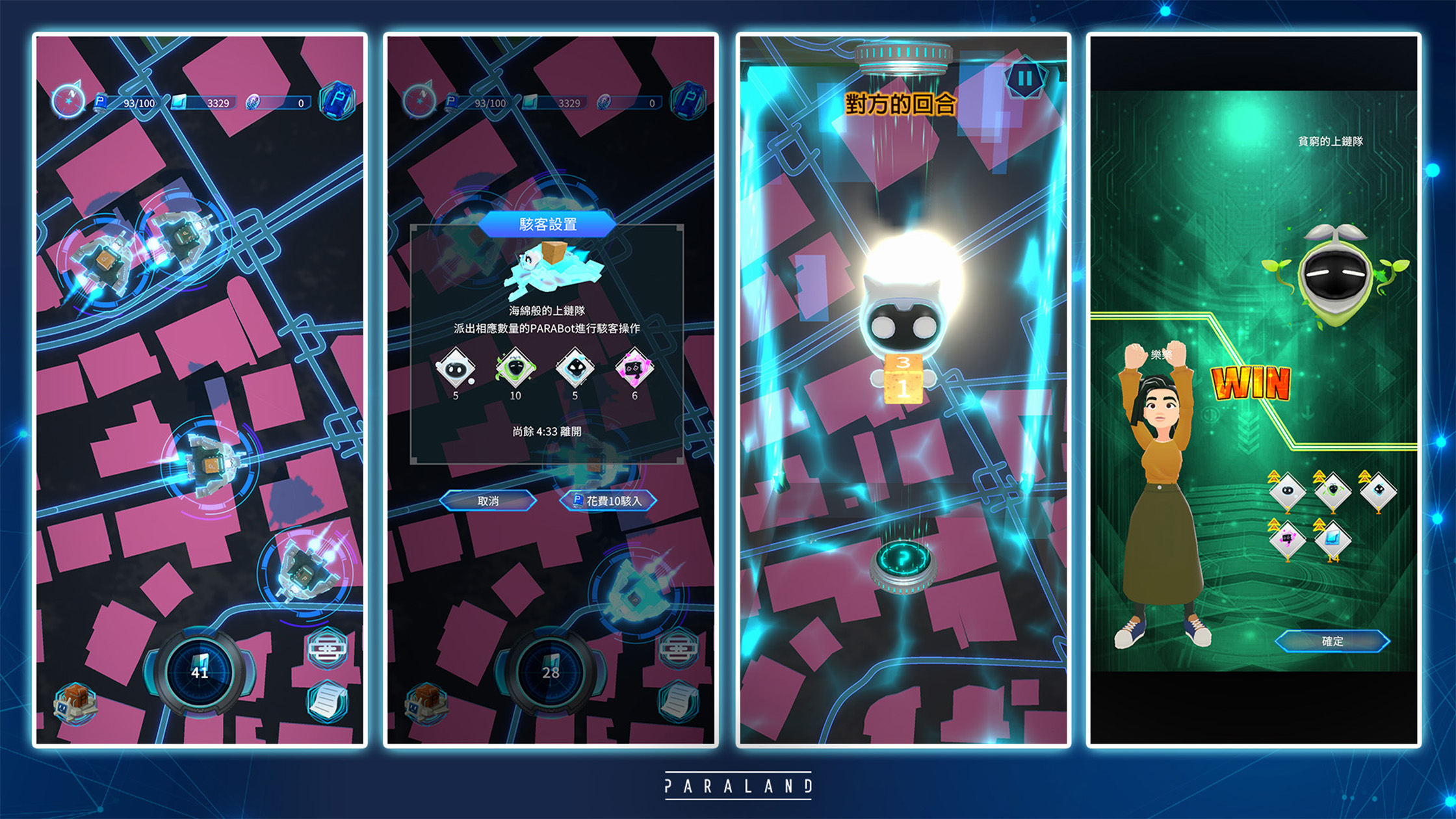
Task: Cancel the hacker setup with 取消
Action: [488, 500]
